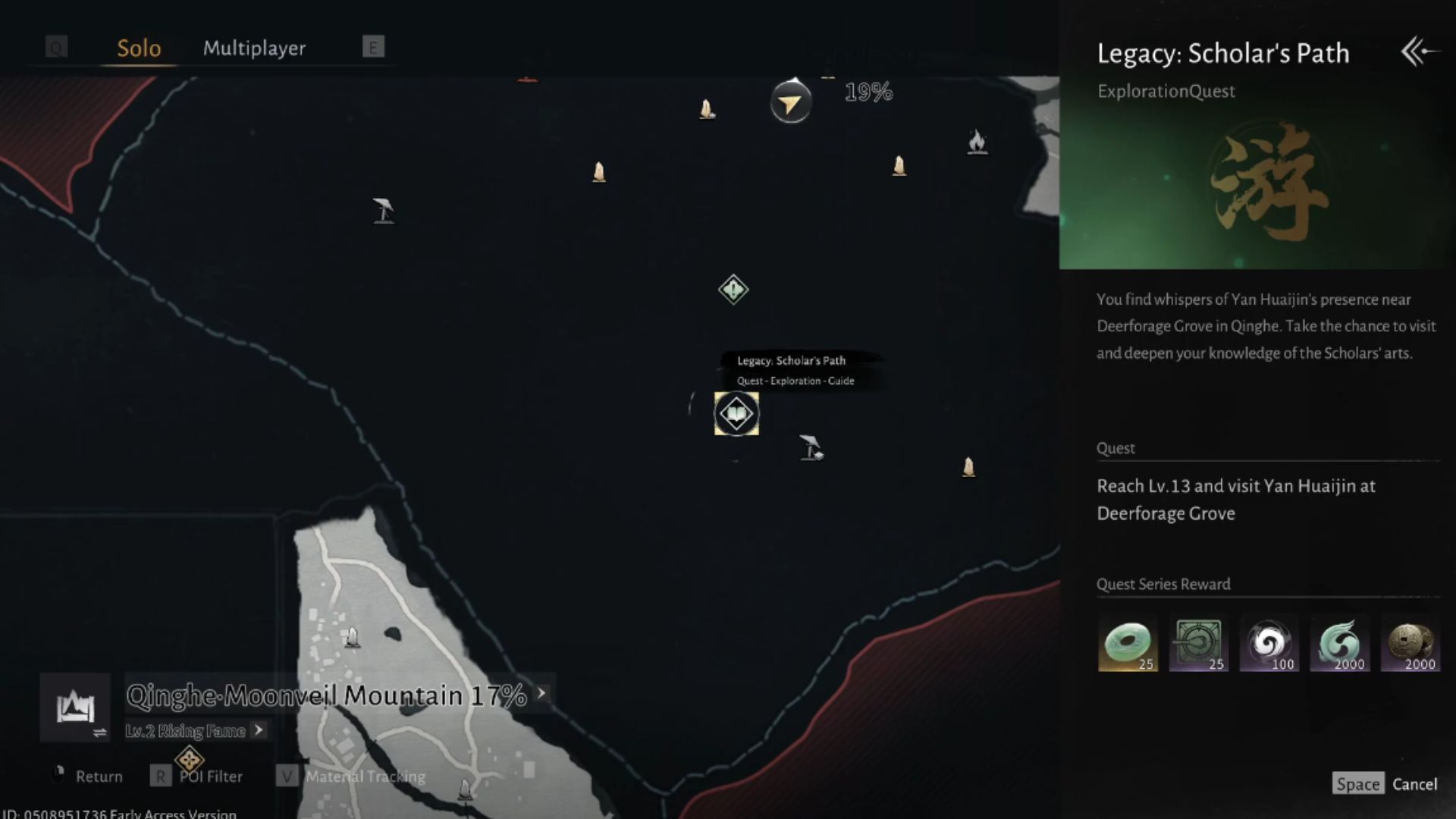Inspect the jade ring reward icon
The image size is (1456, 819).
[x=1128, y=644]
